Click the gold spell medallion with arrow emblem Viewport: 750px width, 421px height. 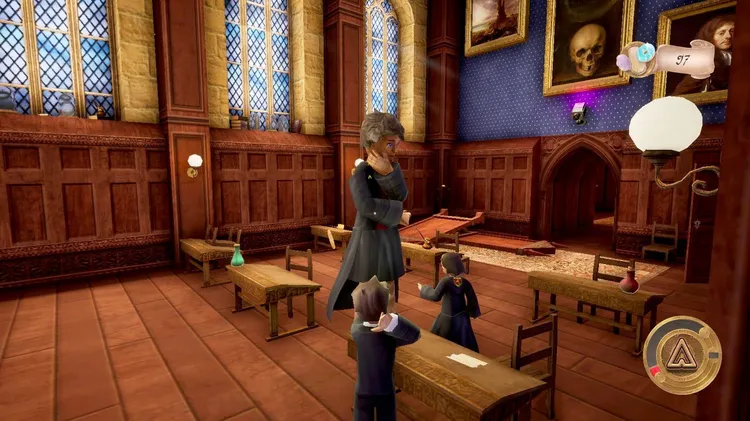[x=682, y=355]
